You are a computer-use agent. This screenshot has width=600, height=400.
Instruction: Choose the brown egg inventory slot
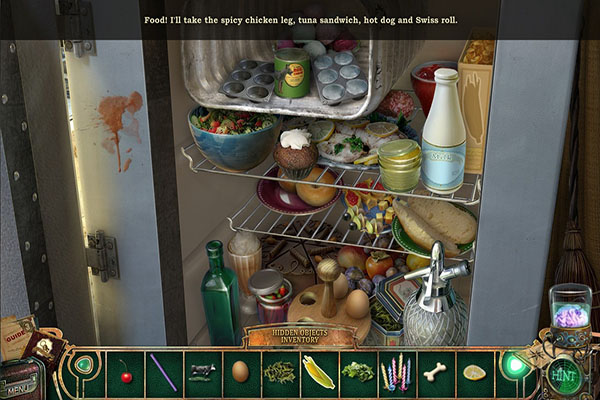[x=240, y=373]
